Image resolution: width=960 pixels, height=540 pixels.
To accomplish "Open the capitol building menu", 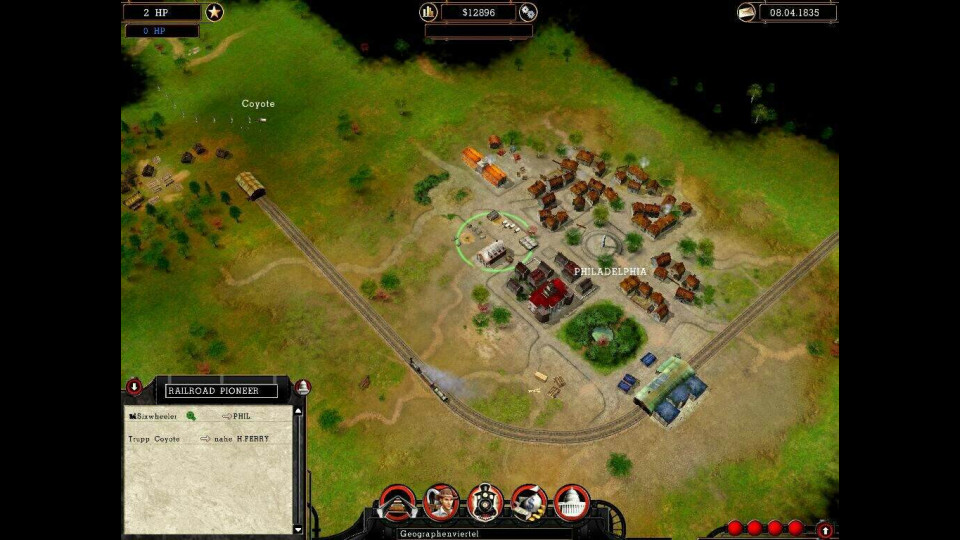I will pyautogui.click(x=572, y=502).
